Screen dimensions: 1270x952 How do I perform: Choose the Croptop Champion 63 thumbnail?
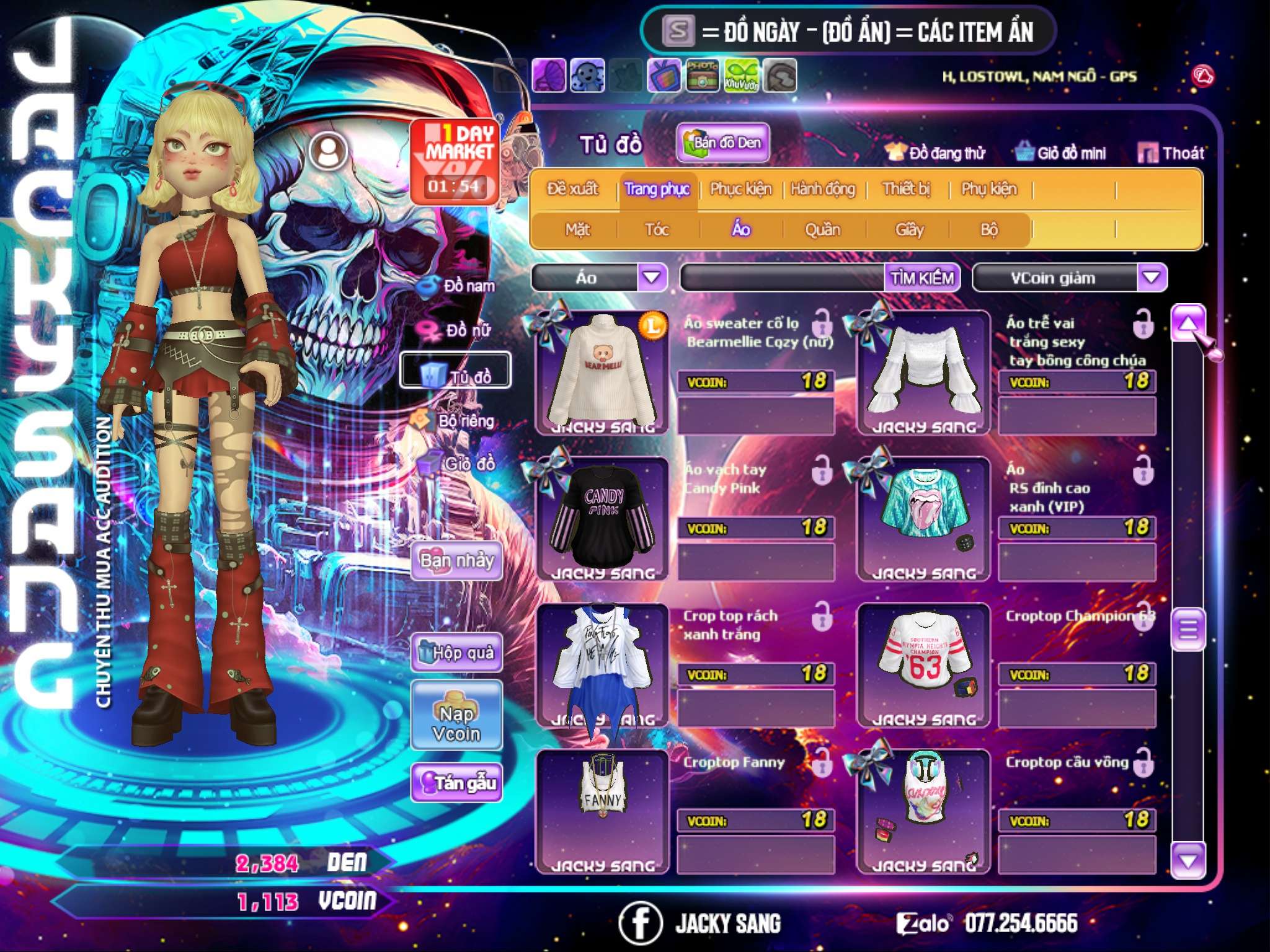click(923, 664)
